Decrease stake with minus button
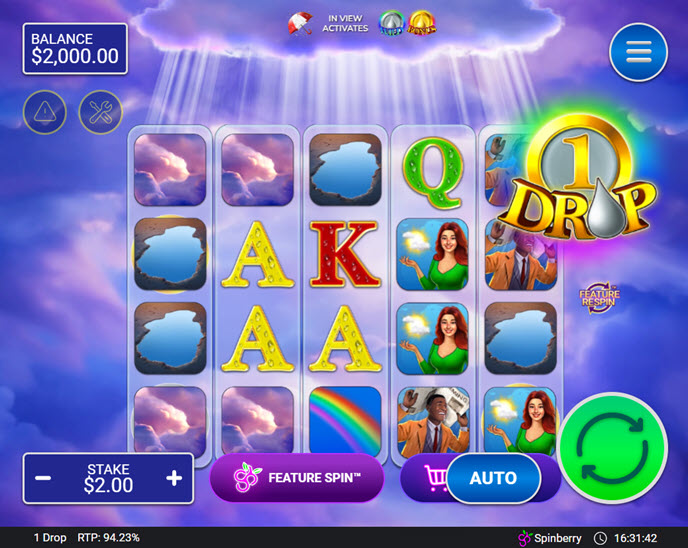The height and width of the screenshot is (548, 688). pyautogui.click(x=44, y=478)
